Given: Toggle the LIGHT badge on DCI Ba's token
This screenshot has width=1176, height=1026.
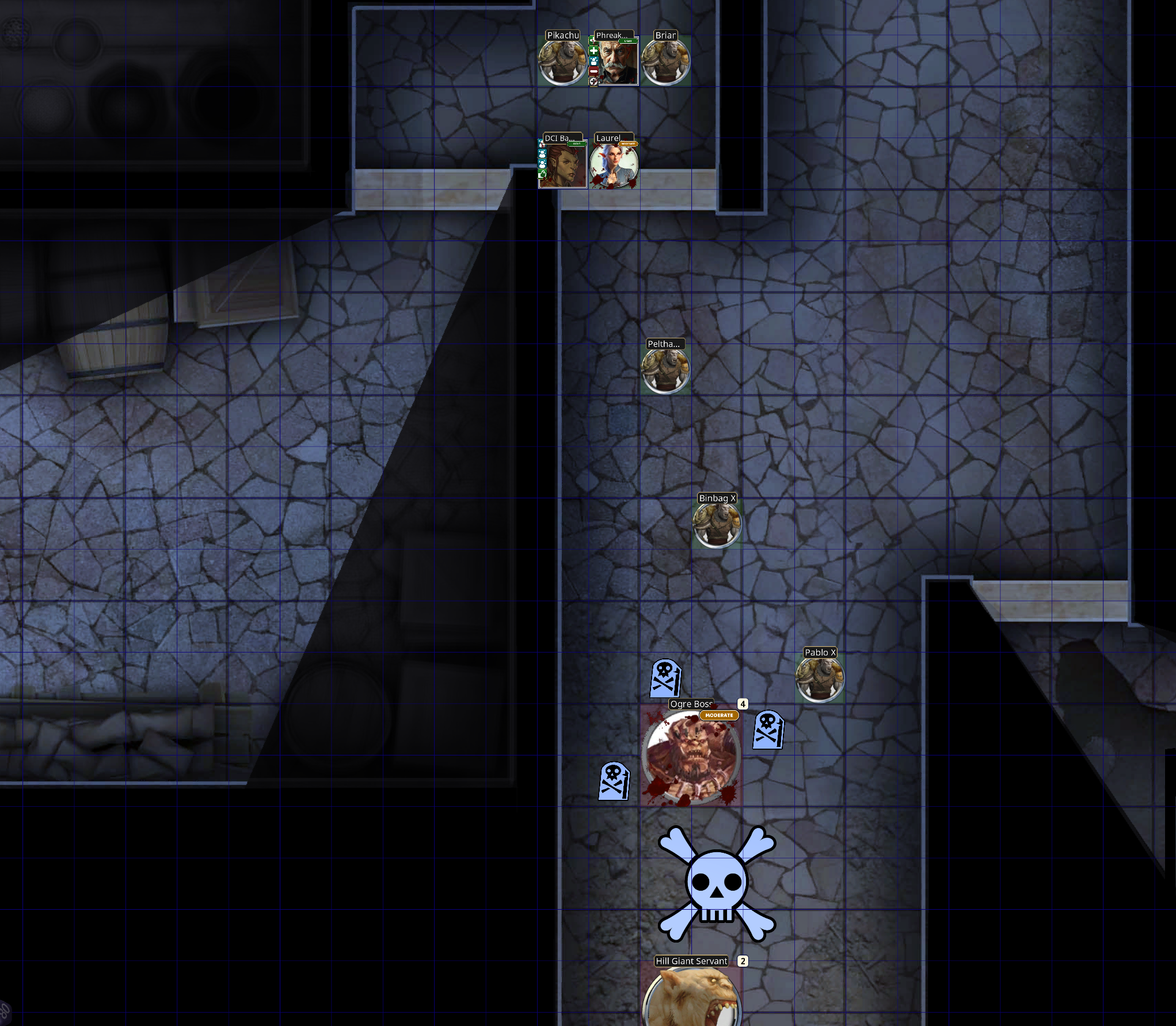Looking at the screenshot, I should pos(576,144).
